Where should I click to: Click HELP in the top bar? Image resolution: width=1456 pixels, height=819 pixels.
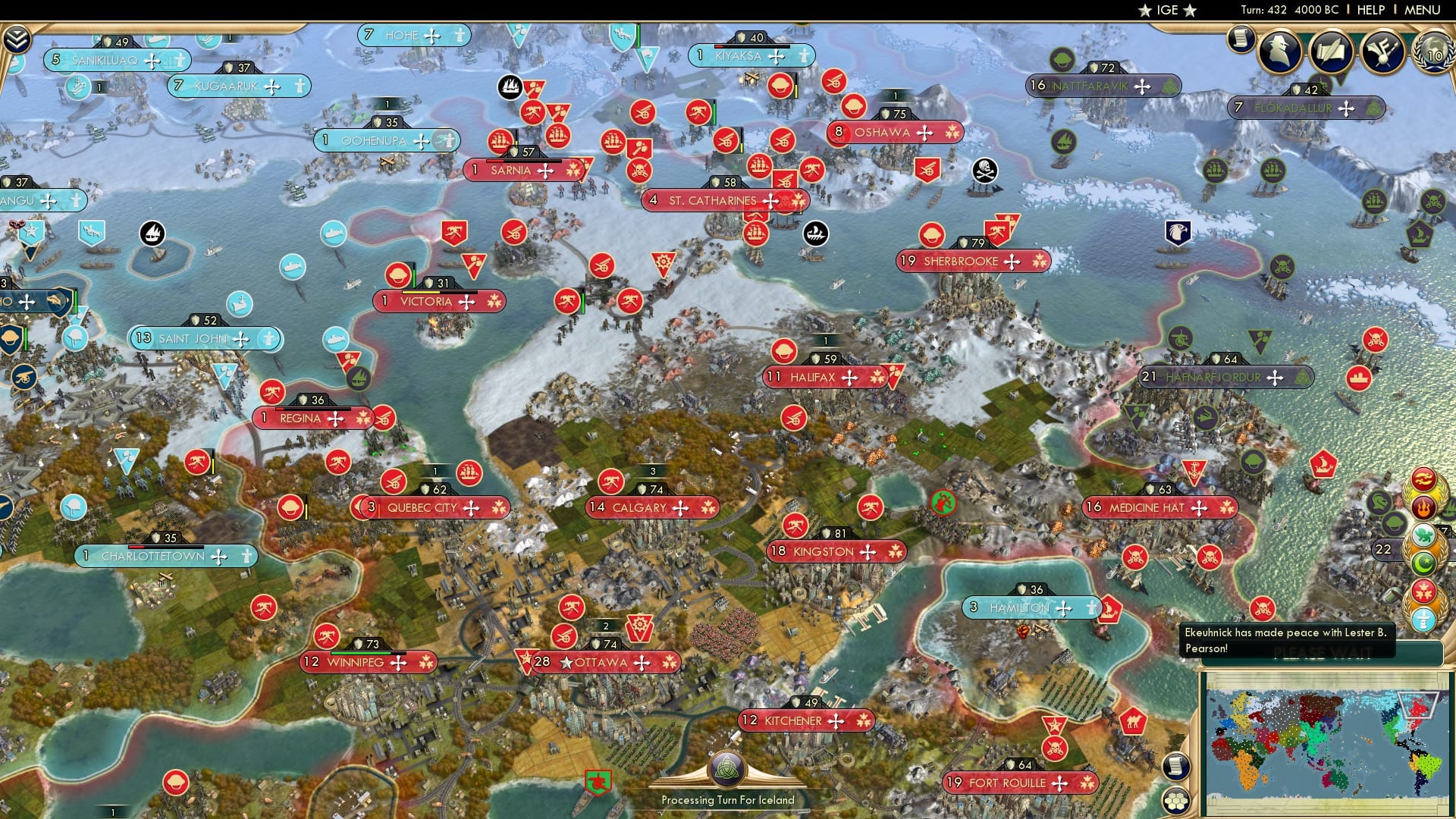click(x=1370, y=10)
